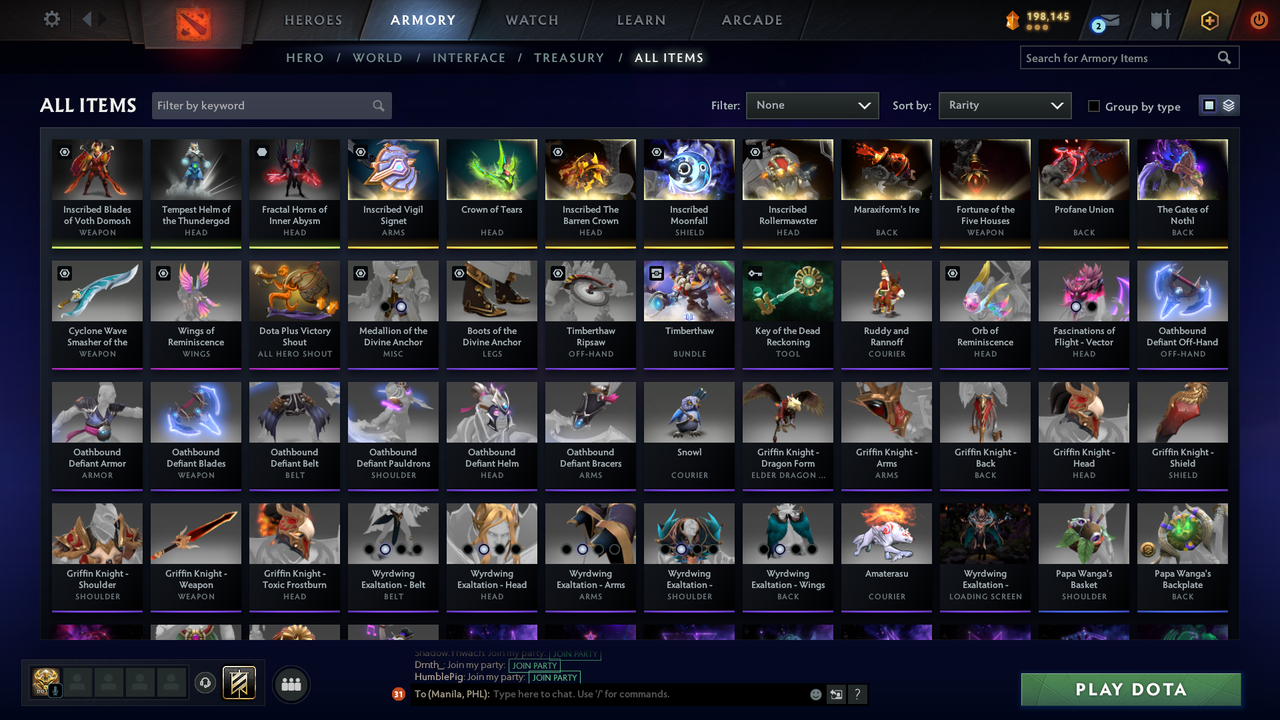Open Dota Plus via gold hexagon icon
Screen dimensions: 1280x720
pyautogui.click(x=1208, y=19)
